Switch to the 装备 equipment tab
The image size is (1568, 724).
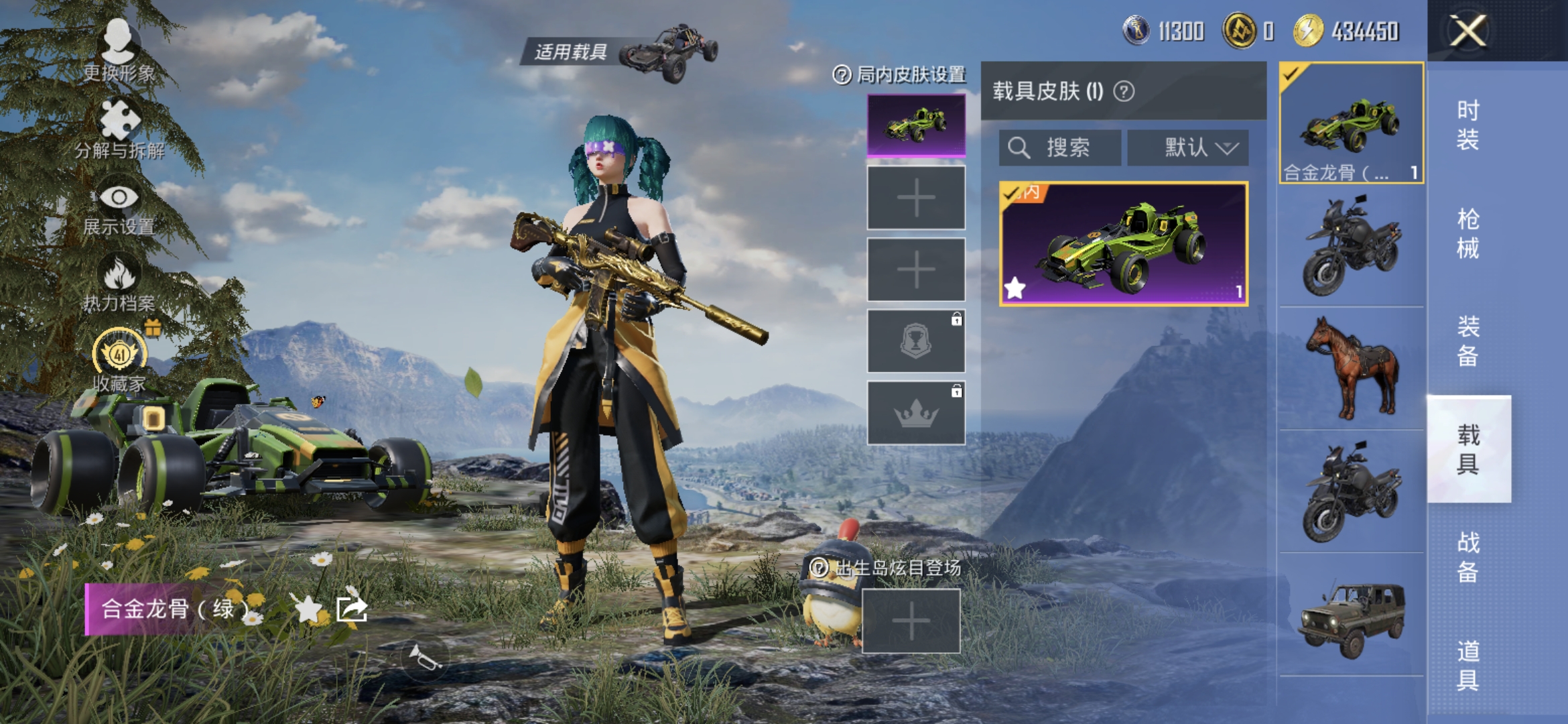click(x=1467, y=341)
